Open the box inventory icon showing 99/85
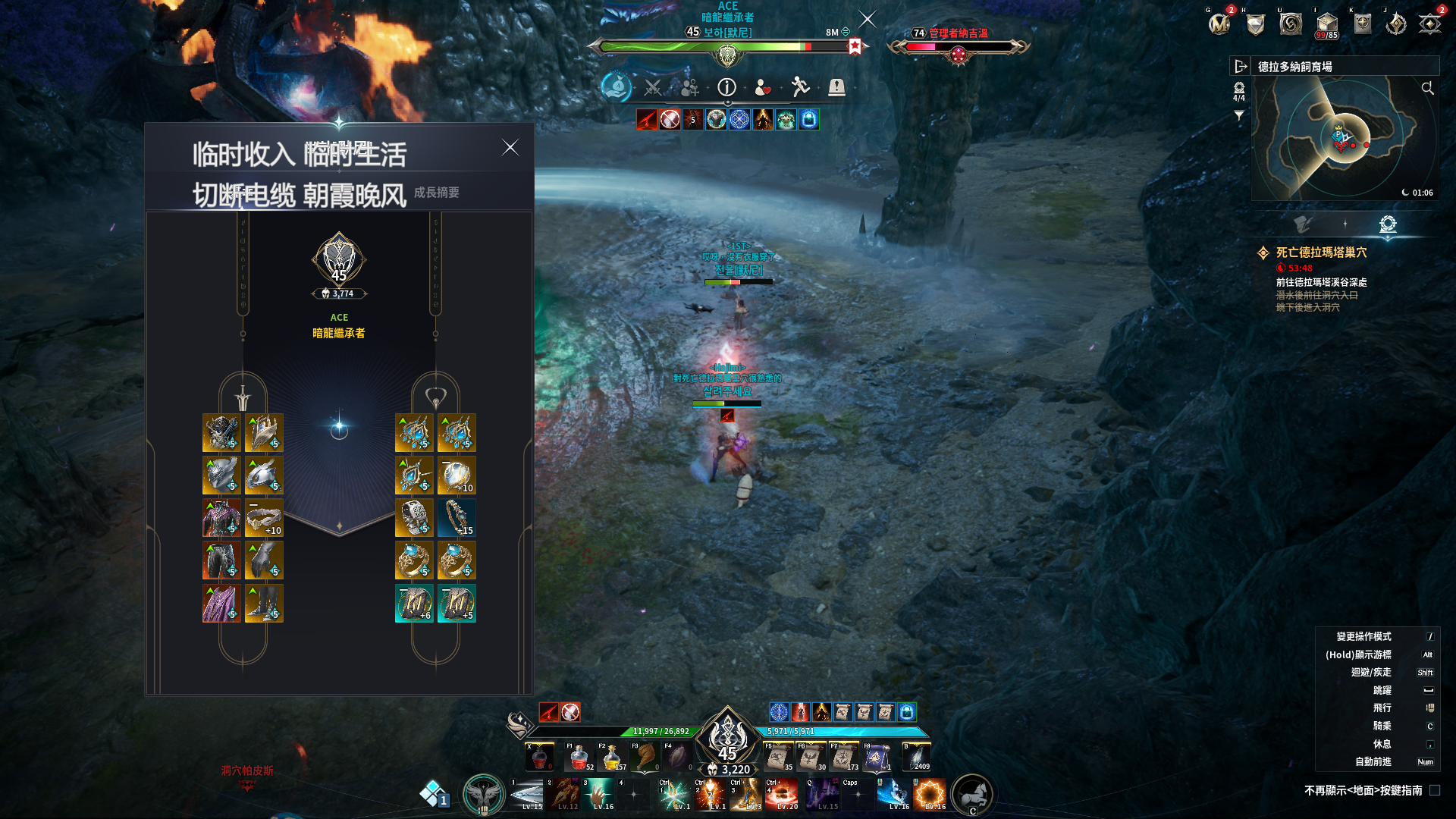Viewport: 1456px width, 819px height. [x=1326, y=24]
